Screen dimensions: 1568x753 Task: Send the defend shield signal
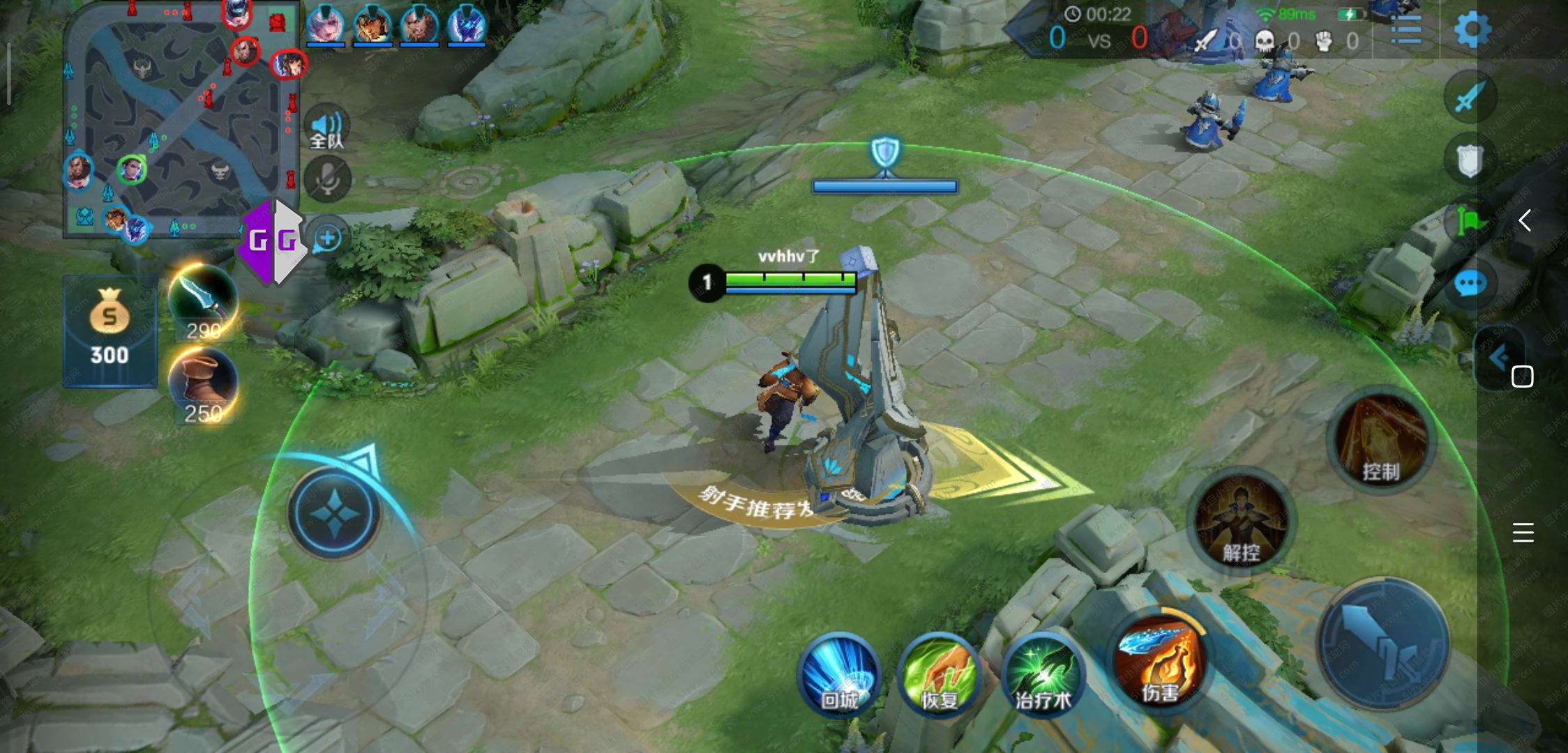(x=1469, y=160)
